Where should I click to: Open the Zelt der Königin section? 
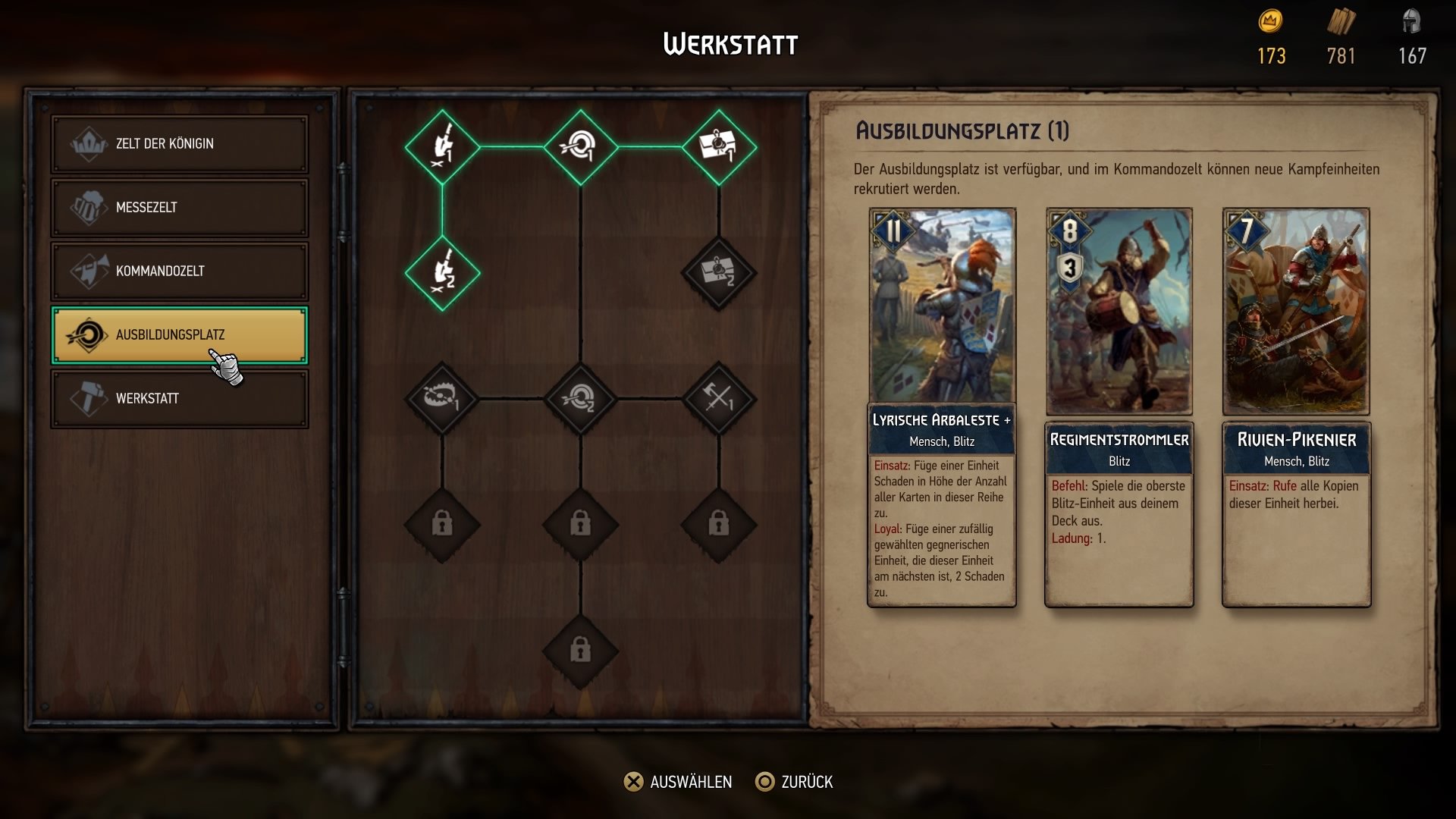pos(179,143)
